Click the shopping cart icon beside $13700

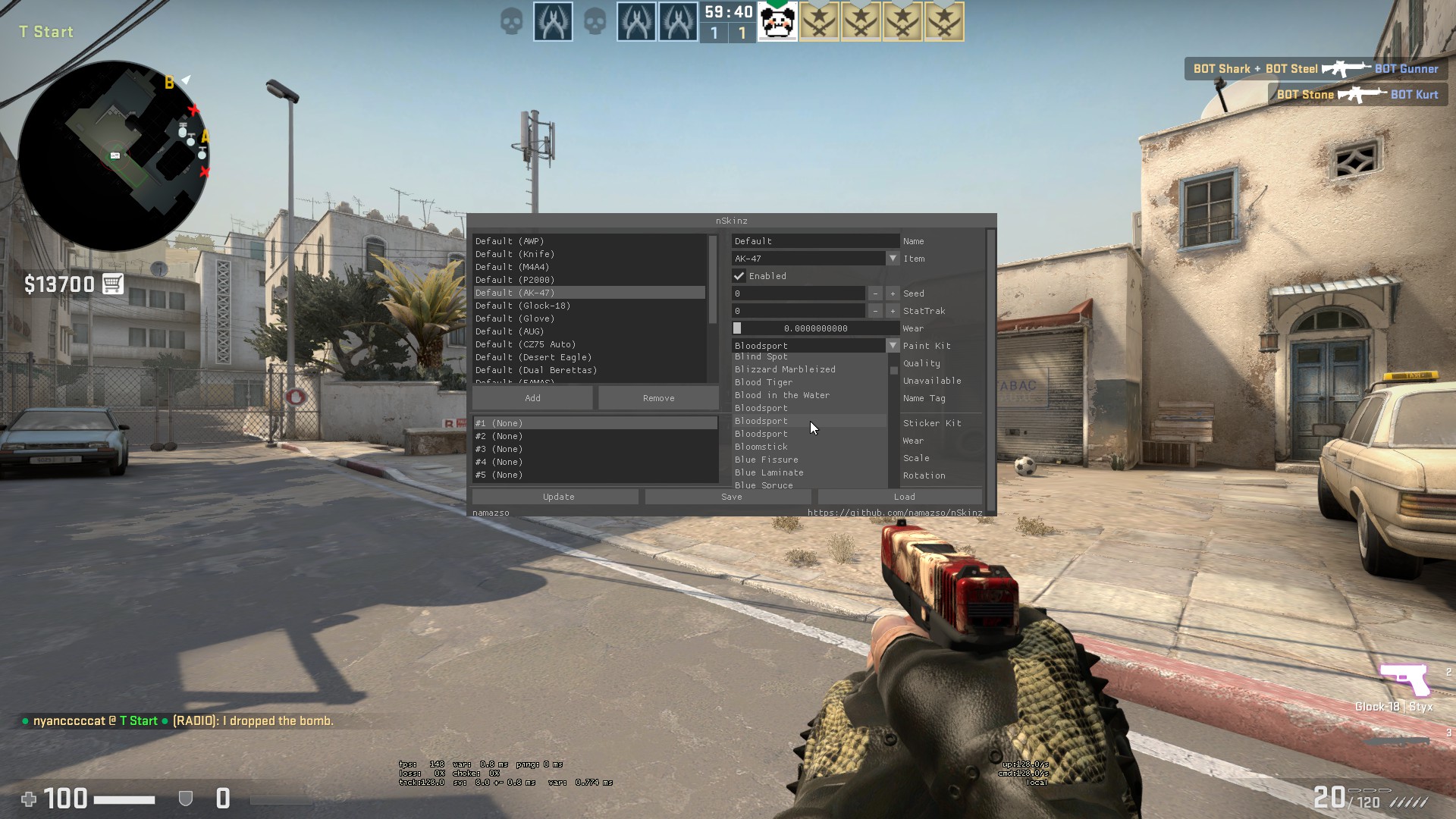(113, 284)
